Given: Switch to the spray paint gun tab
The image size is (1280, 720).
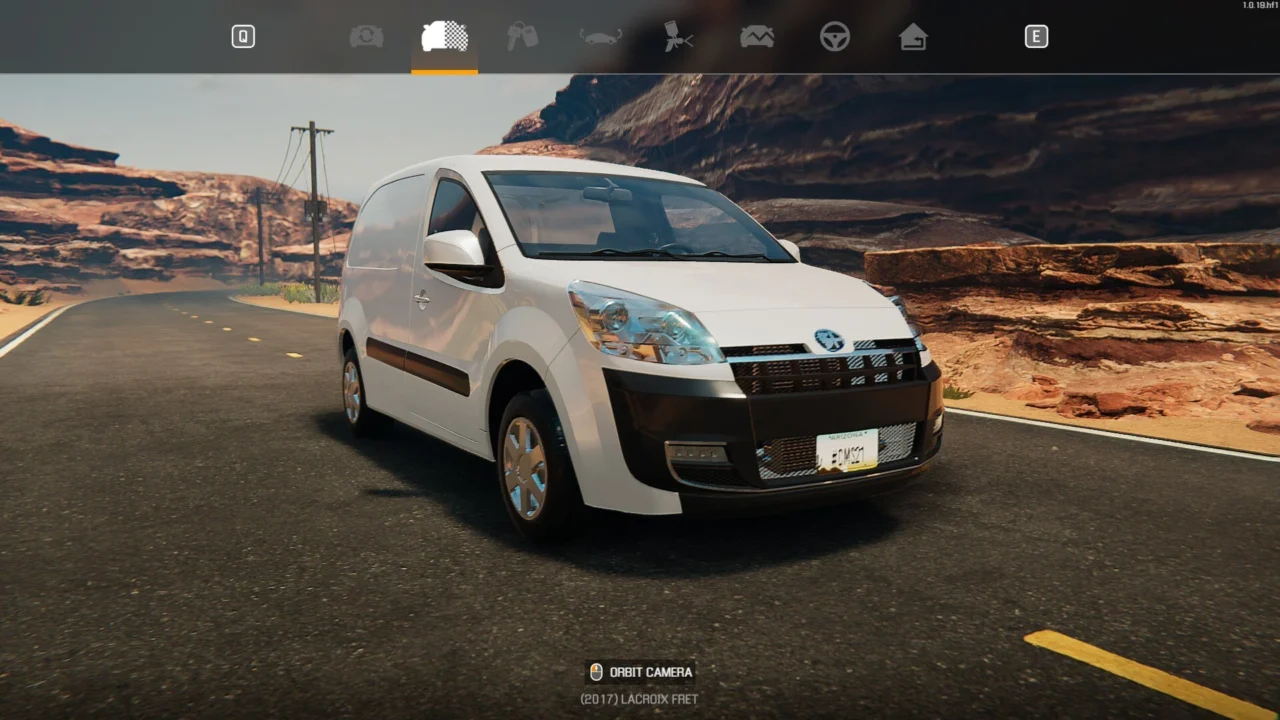Looking at the screenshot, I should pyautogui.click(x=678, y=37).
